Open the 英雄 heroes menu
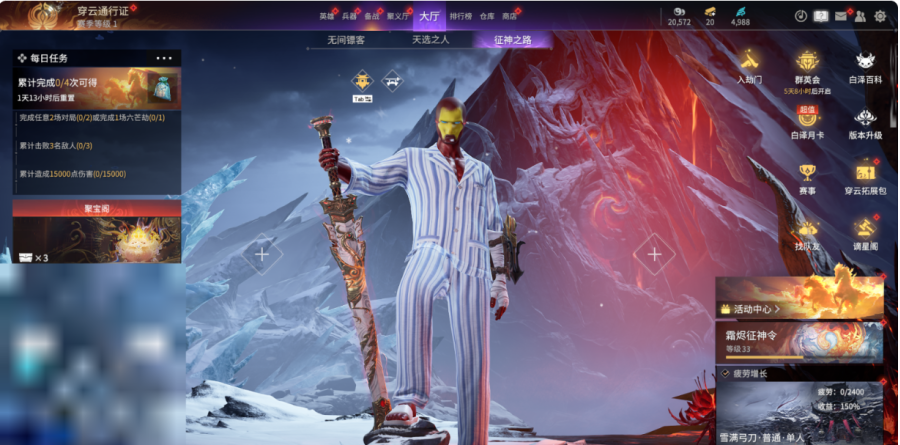 (327, 17)
